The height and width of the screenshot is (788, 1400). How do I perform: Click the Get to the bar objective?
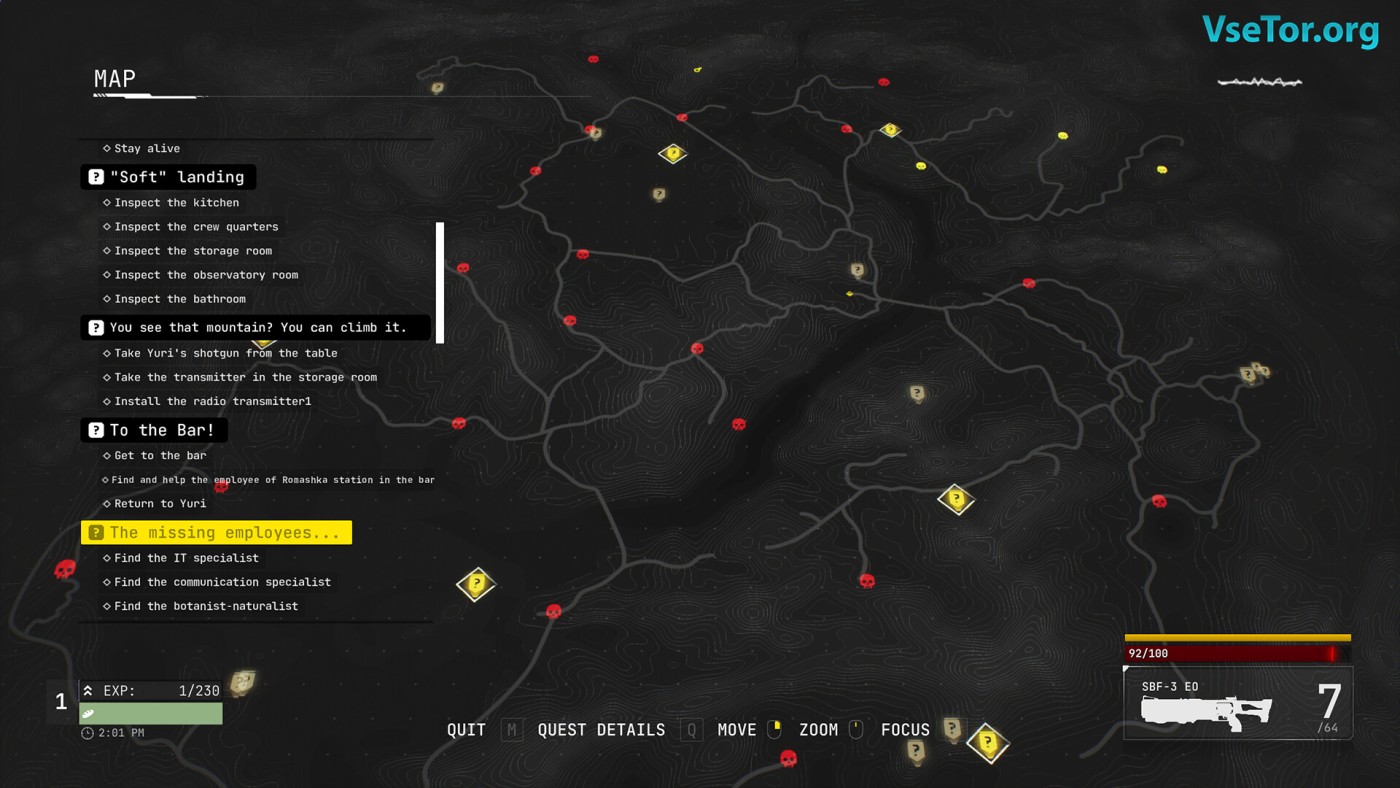point(160,455)
